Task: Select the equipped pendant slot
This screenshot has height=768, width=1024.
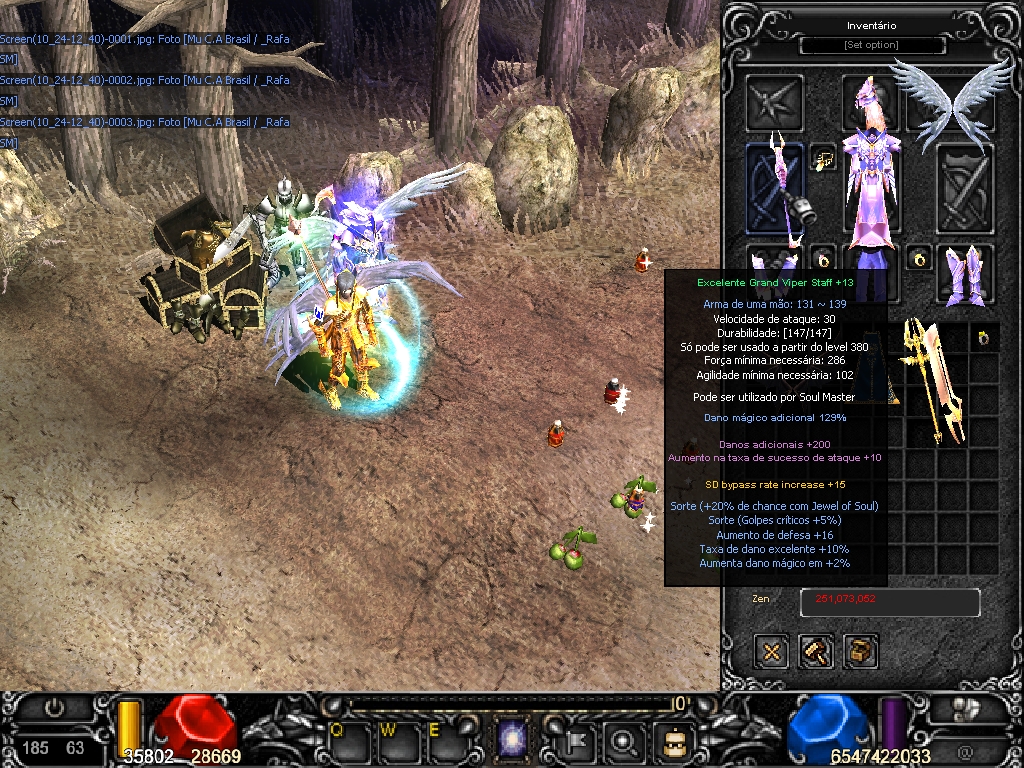Action: pyautogui.click(x=824, y=158)
